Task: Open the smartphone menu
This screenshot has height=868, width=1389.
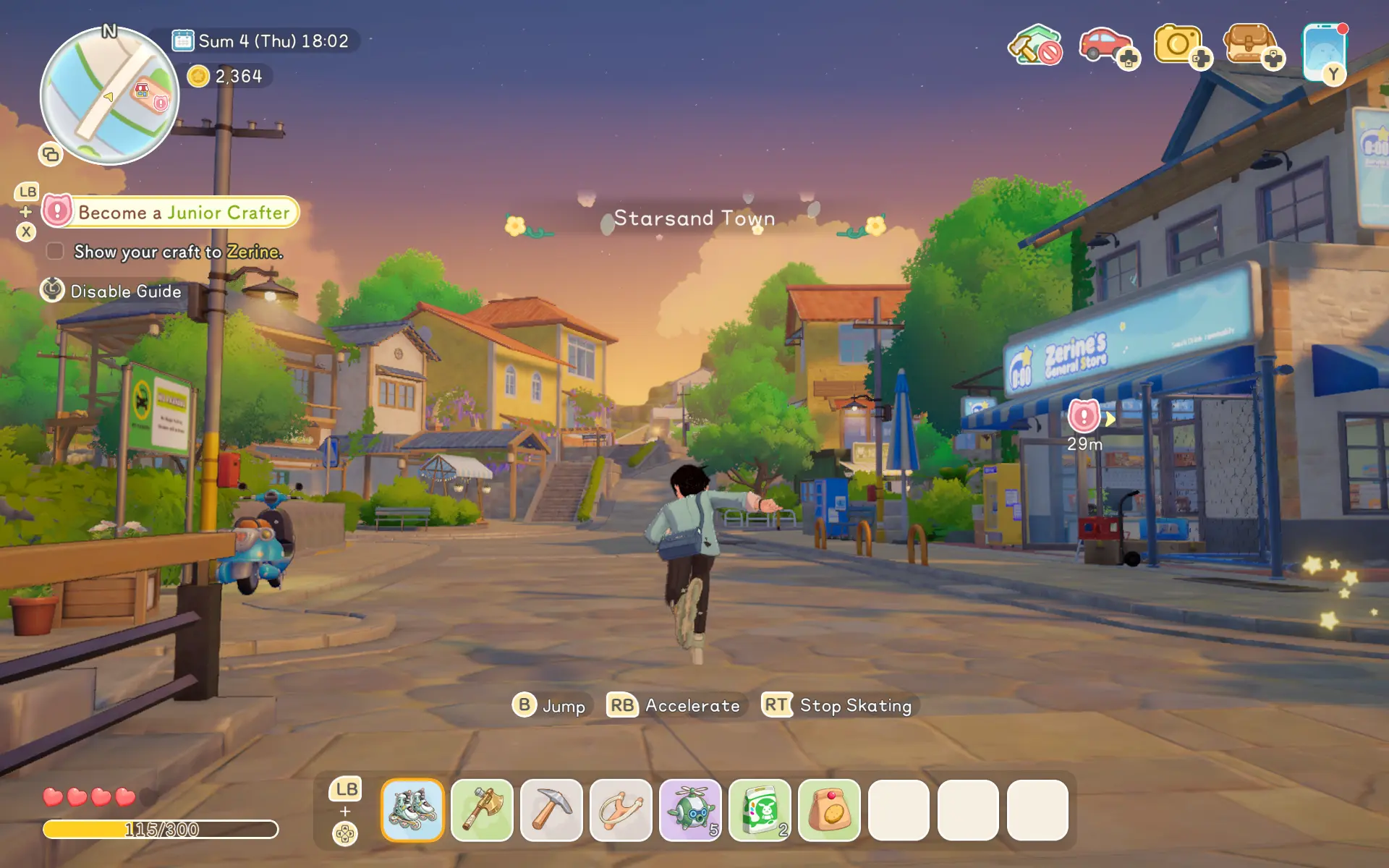Action: point(1324,51)
